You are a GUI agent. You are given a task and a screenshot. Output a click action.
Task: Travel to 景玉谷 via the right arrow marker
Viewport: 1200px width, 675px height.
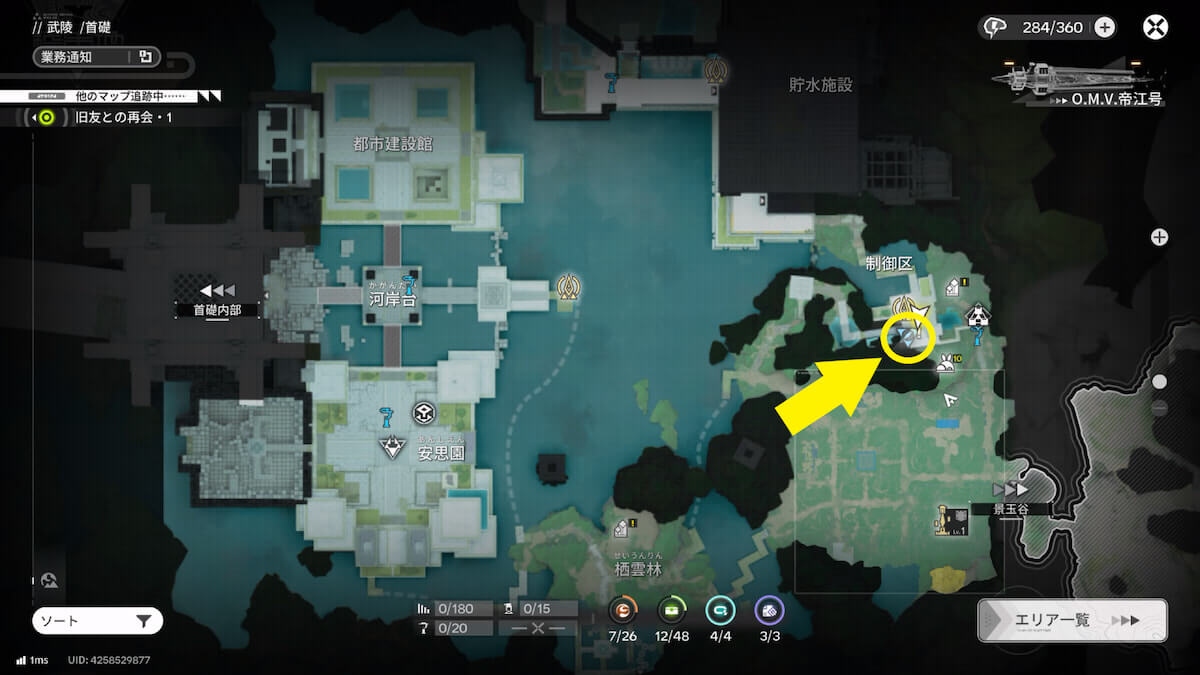coord(1009,489)
